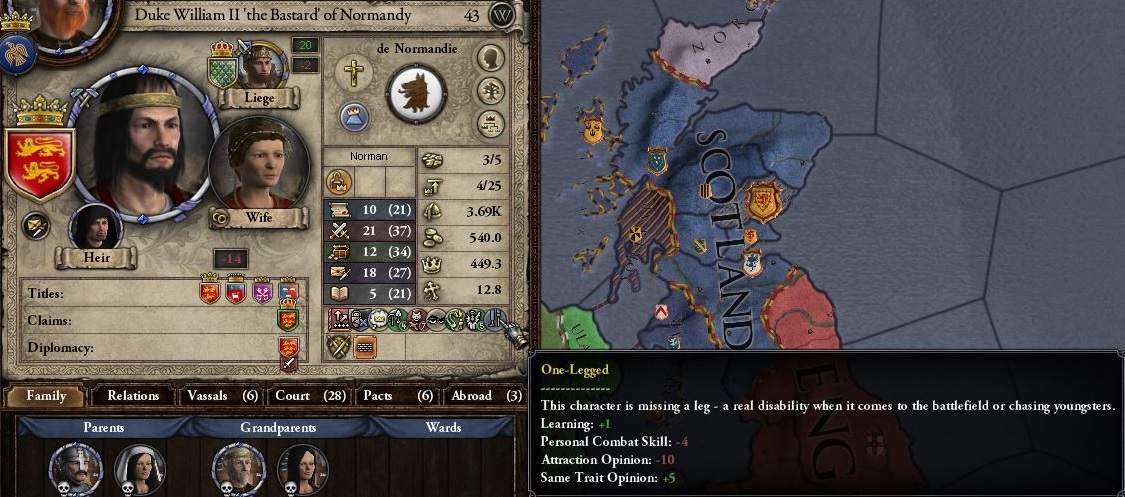The height and width of the screenshot is (497, 1125).
Task: Click the Wikipedia W button
Action: coord(502,15)
